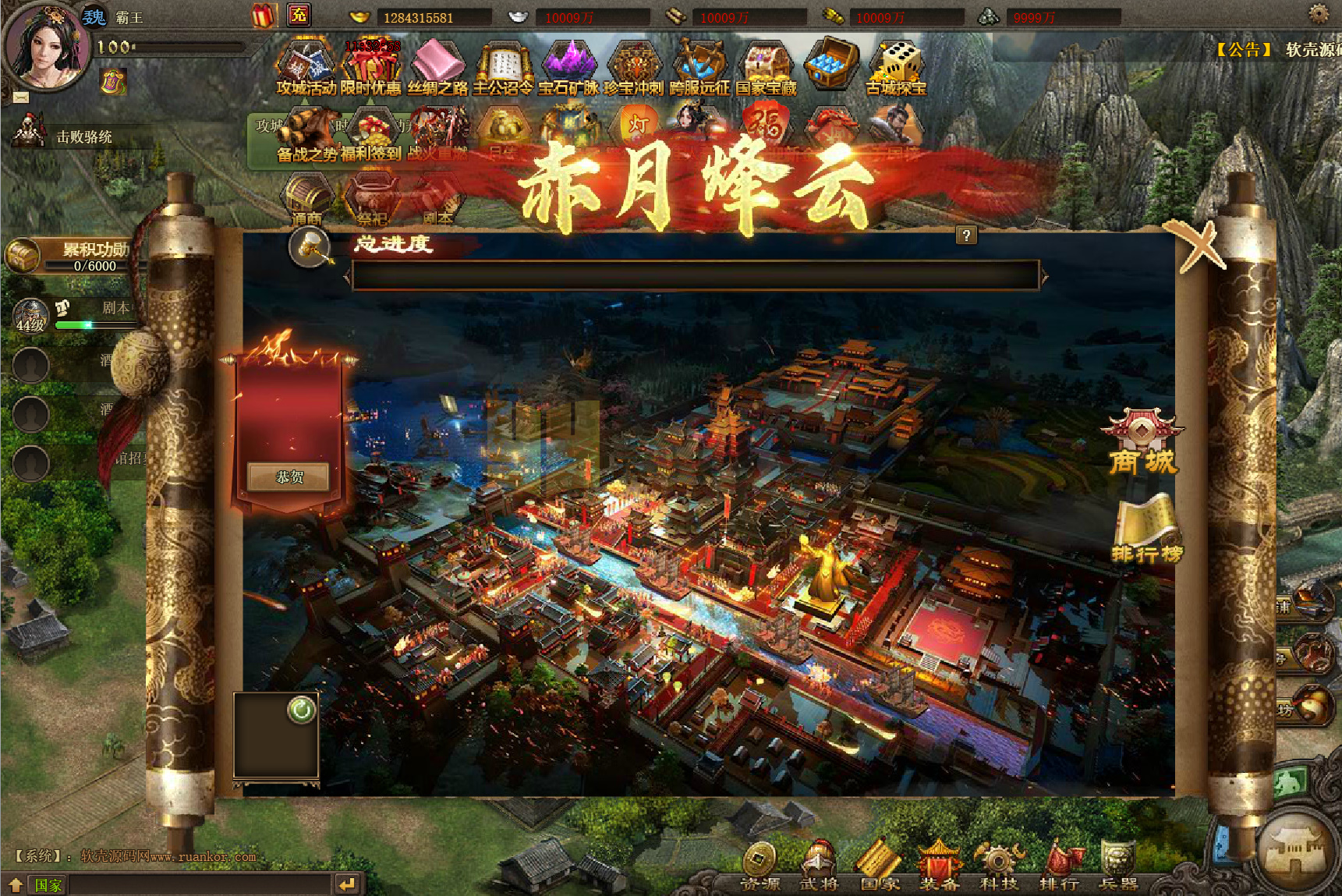
Task: Open the 武将 generals menu
Action: 819,866
